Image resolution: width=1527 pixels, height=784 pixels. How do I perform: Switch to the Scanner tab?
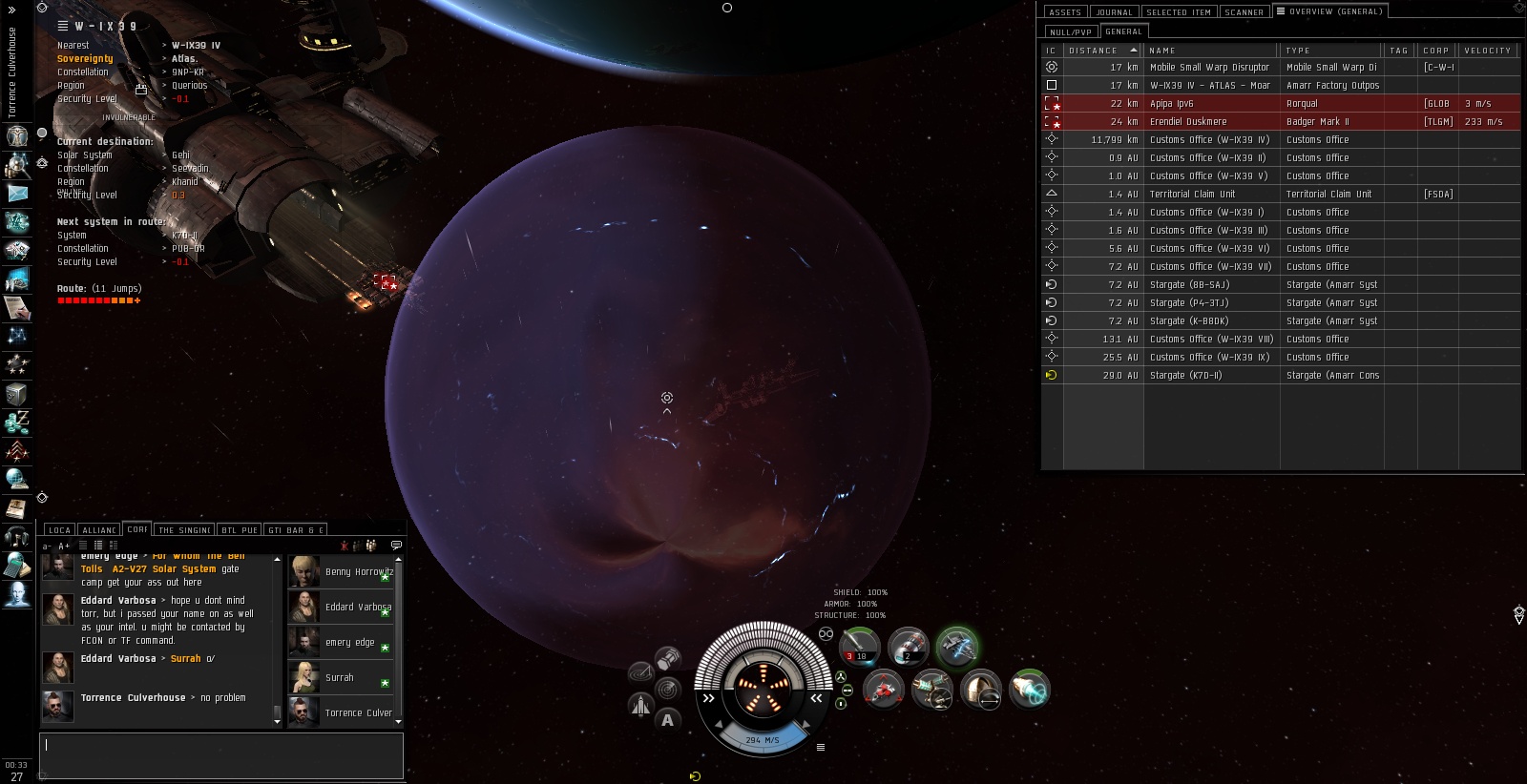coord(1244,12)
